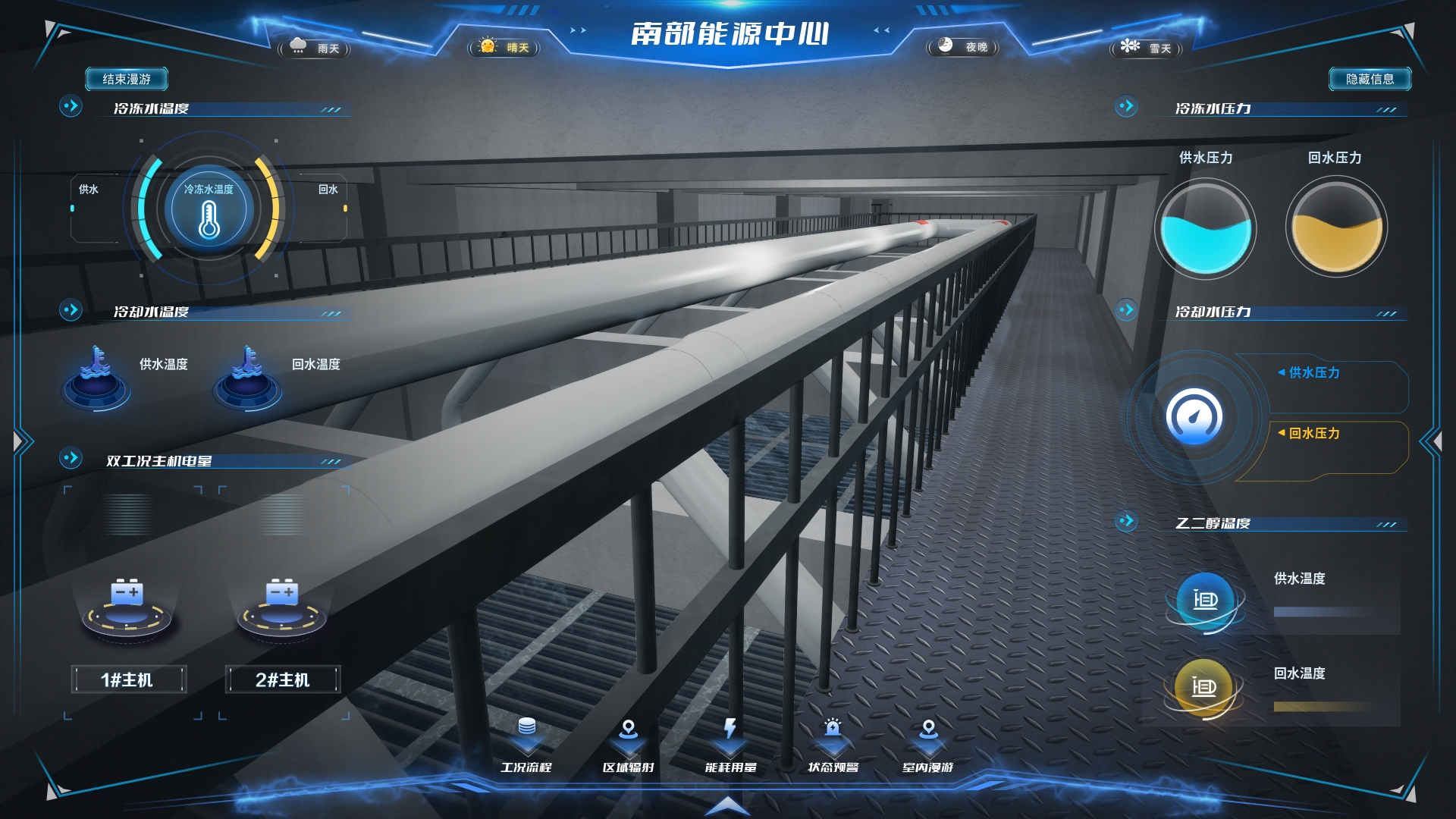Viewport: 1456px width, 819px height.
Task: Select the 晴天 sunny weather option
Action: 504,48
